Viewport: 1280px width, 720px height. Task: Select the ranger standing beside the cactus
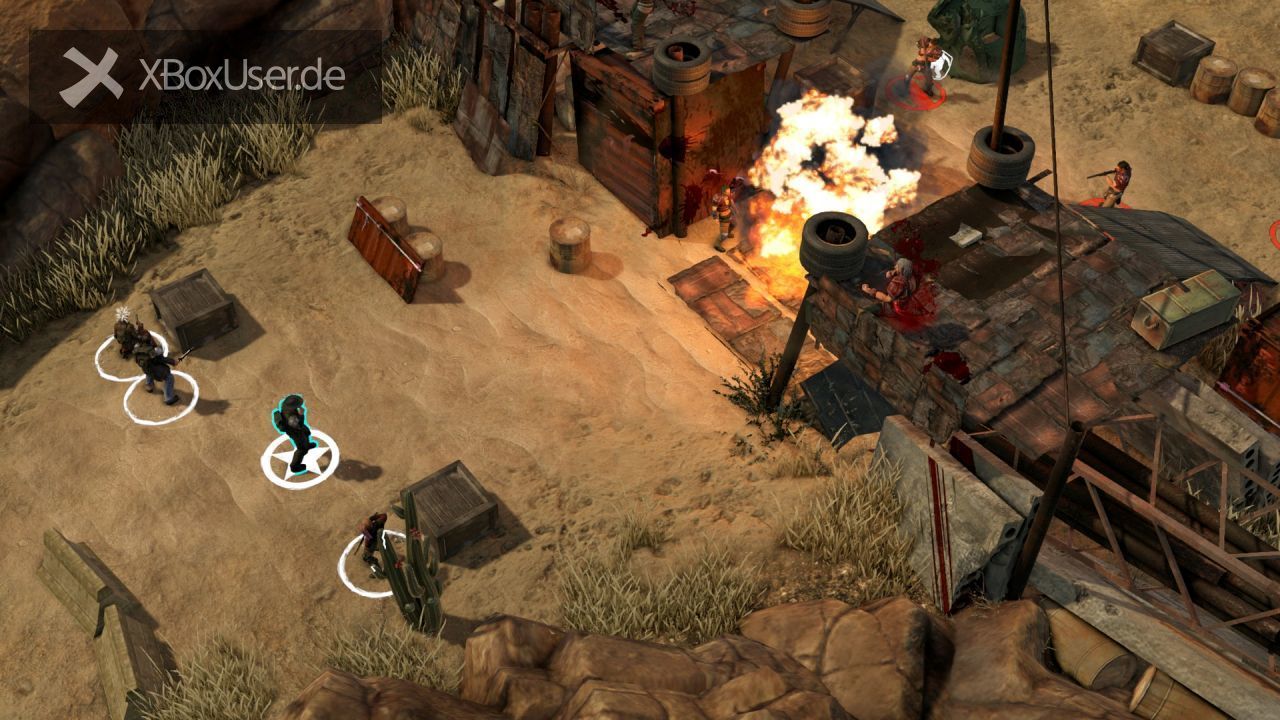pyautogui.click(x=374, y=542)
